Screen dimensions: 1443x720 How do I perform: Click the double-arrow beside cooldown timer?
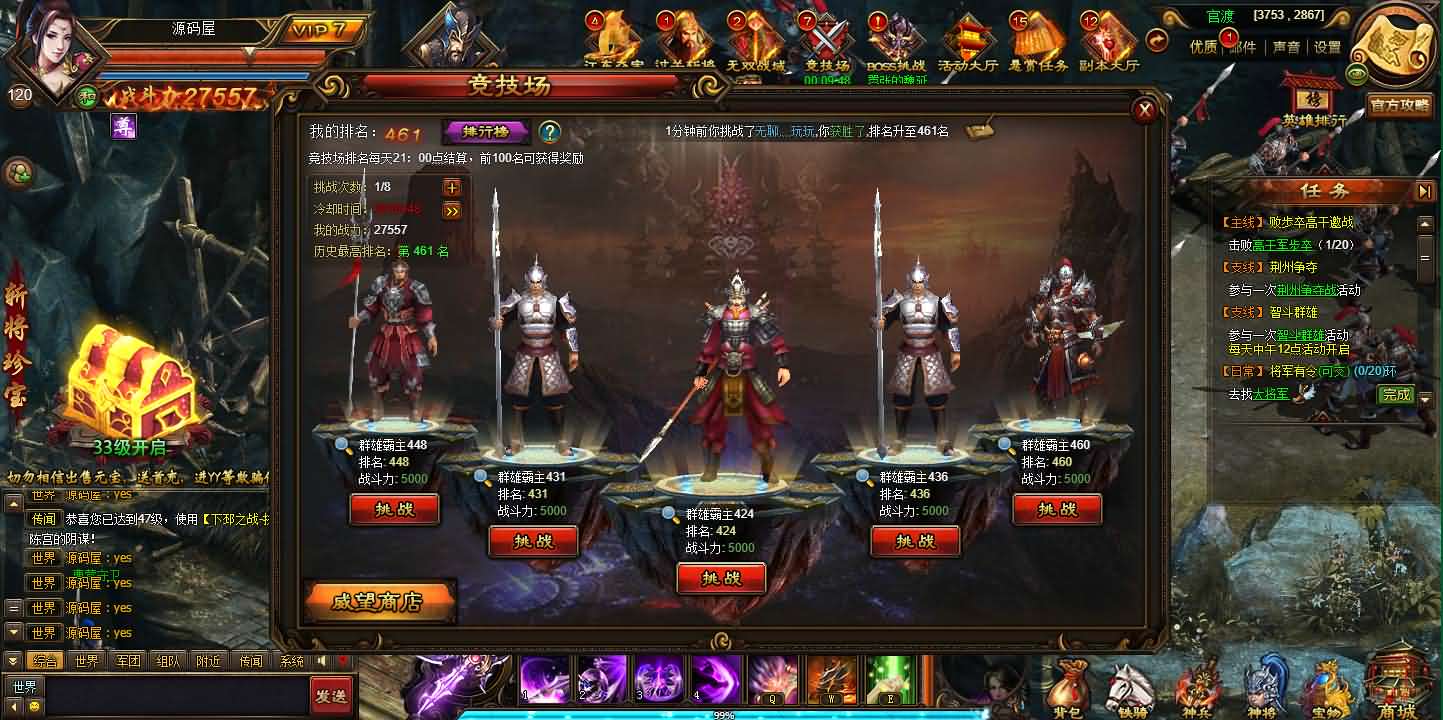tap(453, 212)
